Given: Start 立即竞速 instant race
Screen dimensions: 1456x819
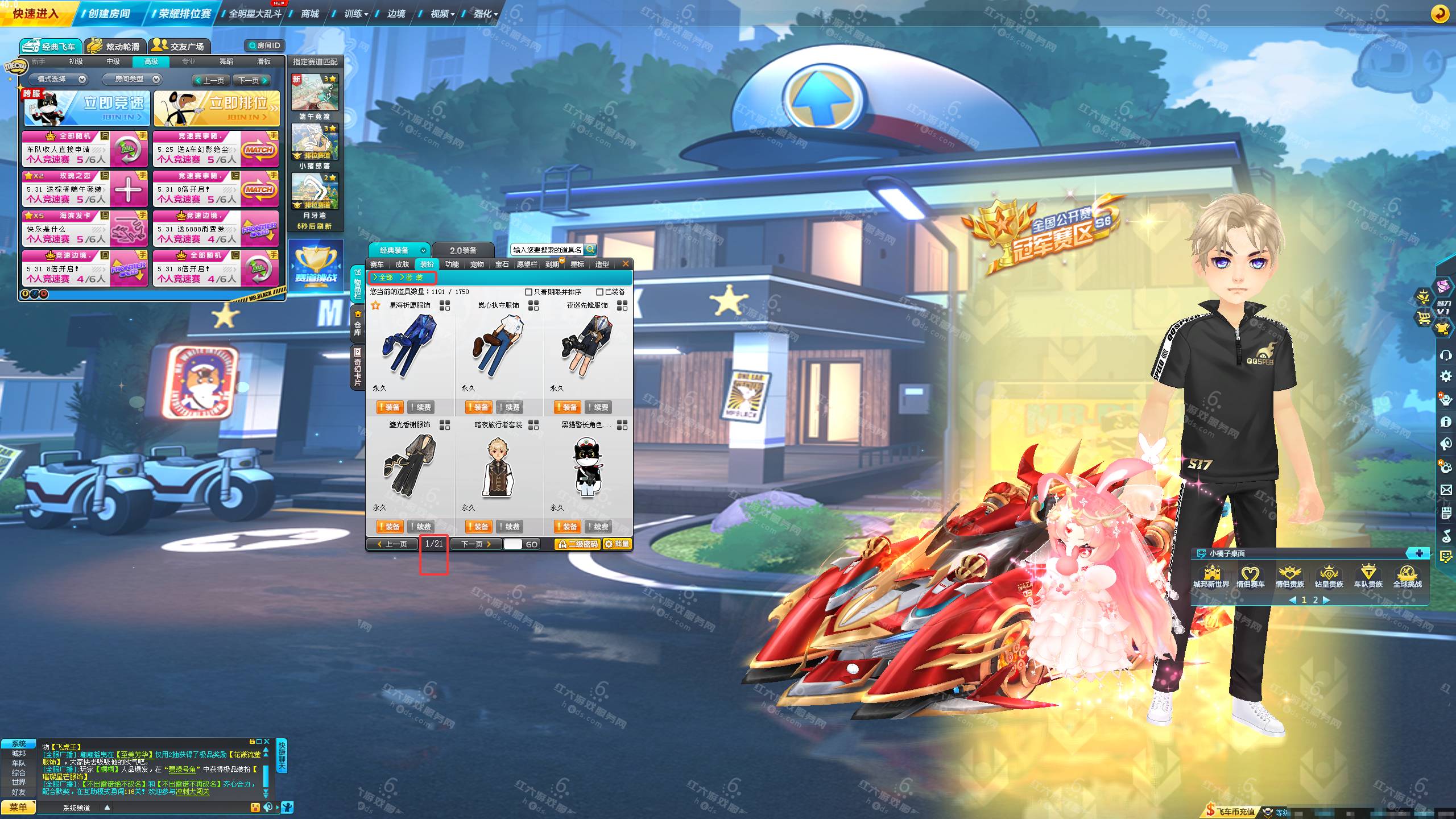Looking at the screenshot, I should point(87,108).
